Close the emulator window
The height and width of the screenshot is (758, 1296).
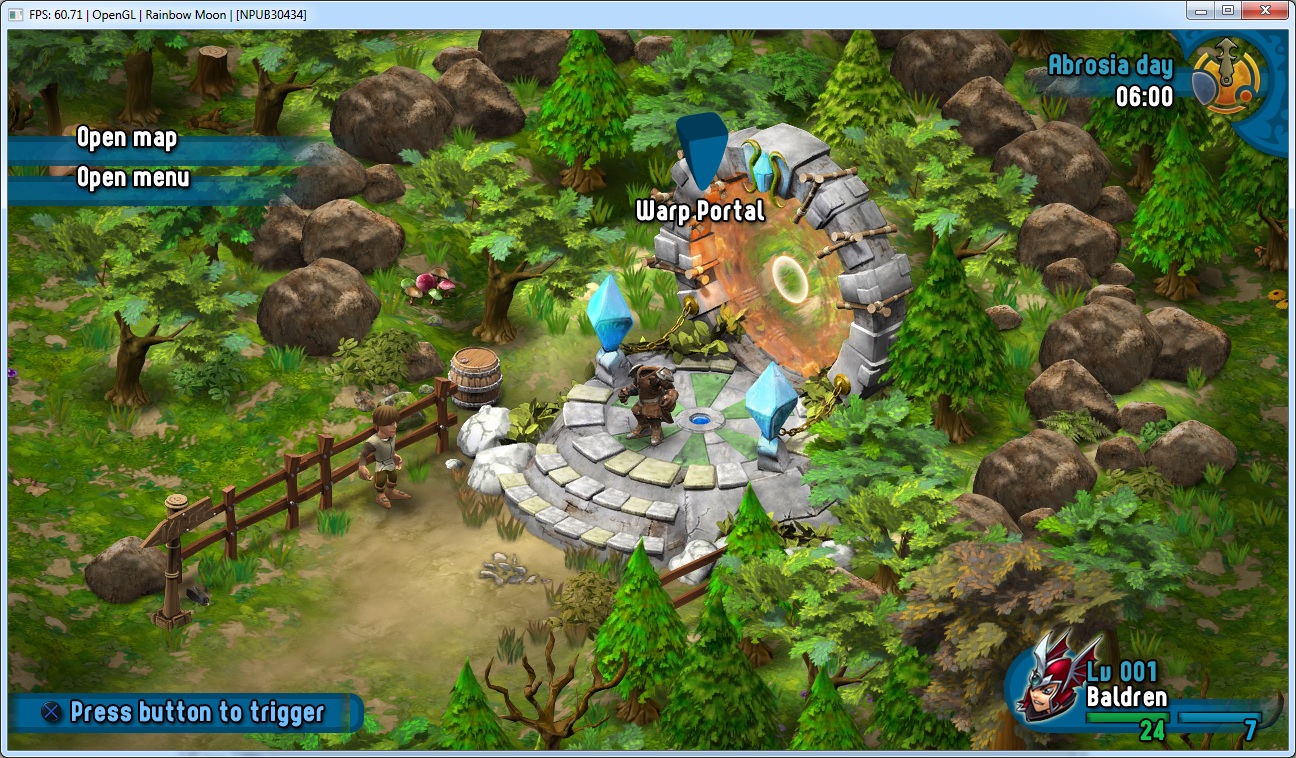1267,10
